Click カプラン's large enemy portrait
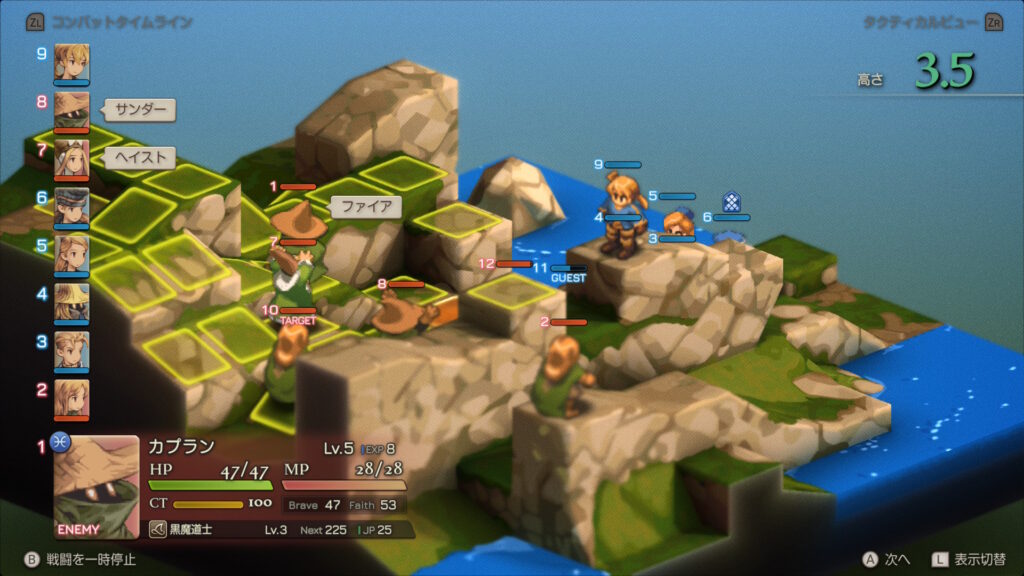Viewport: 1024px width, 576px height. [96, 487]
